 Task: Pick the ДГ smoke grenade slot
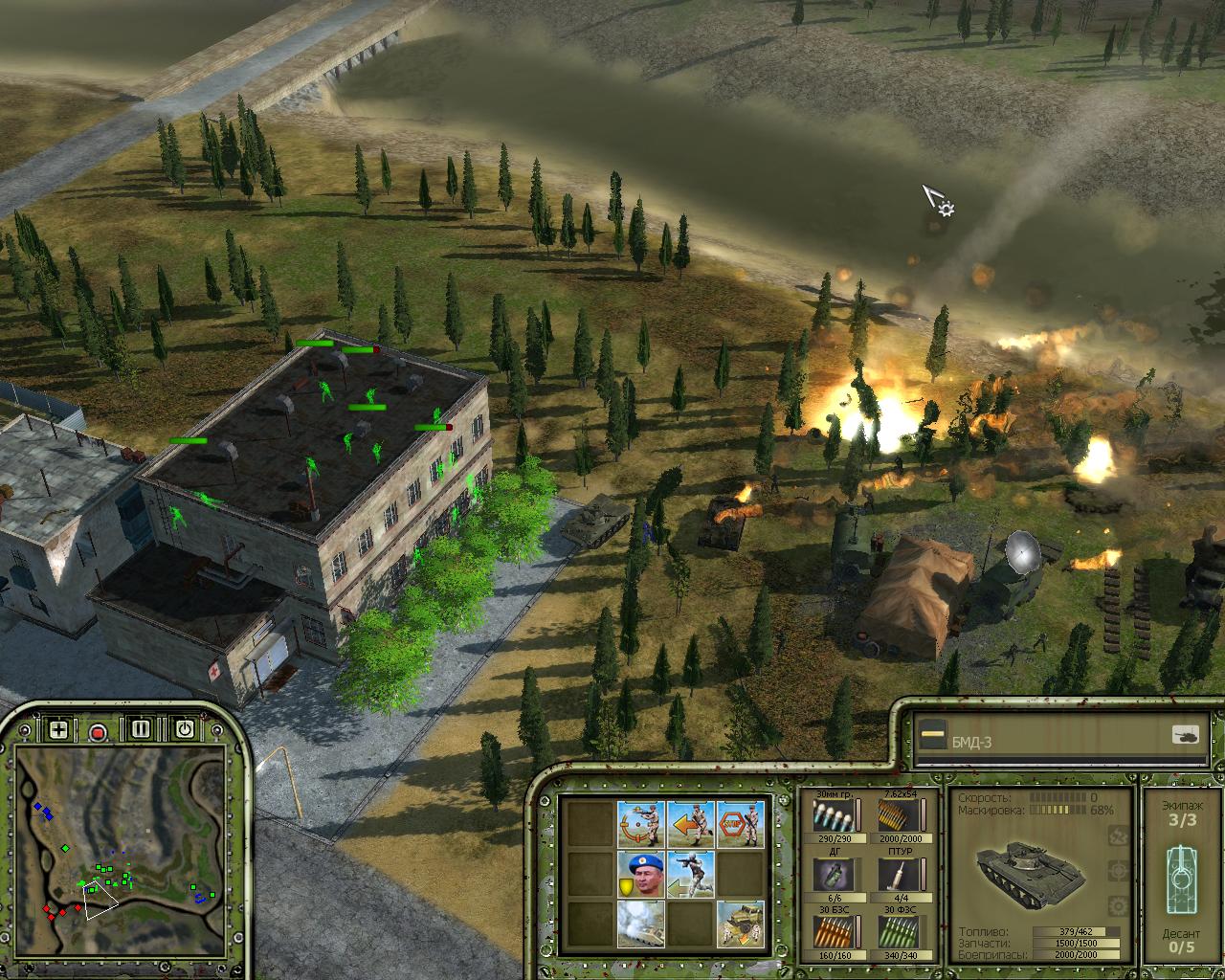830,873
